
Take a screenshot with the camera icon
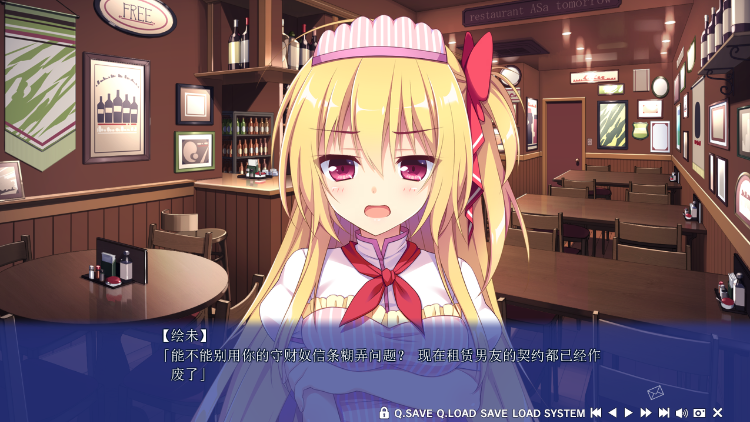pos(699,413)
